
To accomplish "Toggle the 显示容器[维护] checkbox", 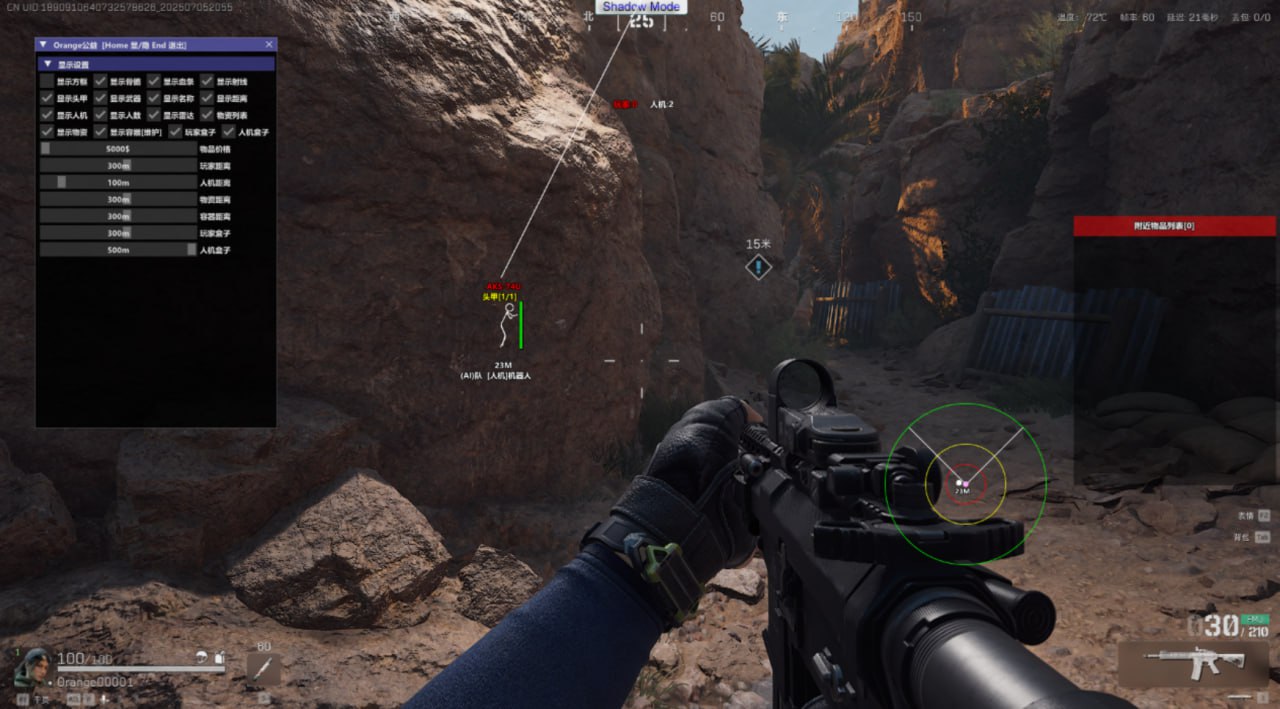I will coord(100,132).
